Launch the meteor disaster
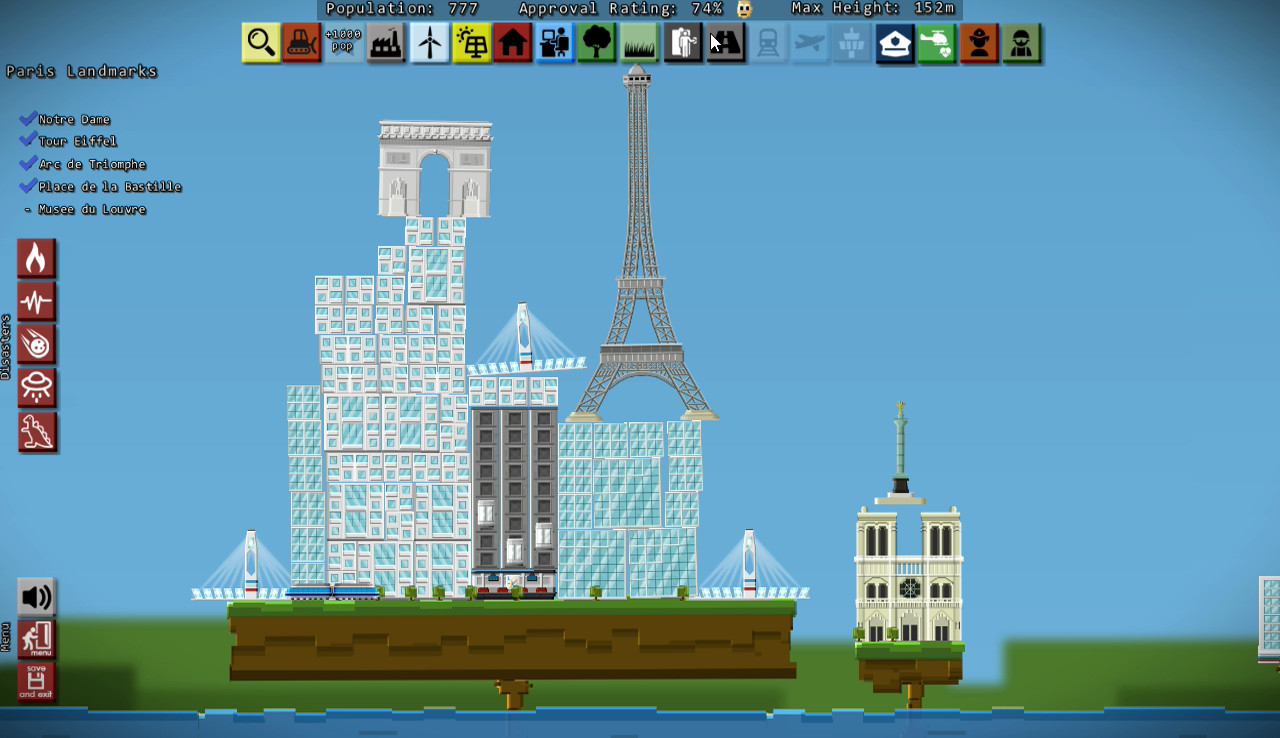This screenshot has height=738, width=1280. (37, 344)
